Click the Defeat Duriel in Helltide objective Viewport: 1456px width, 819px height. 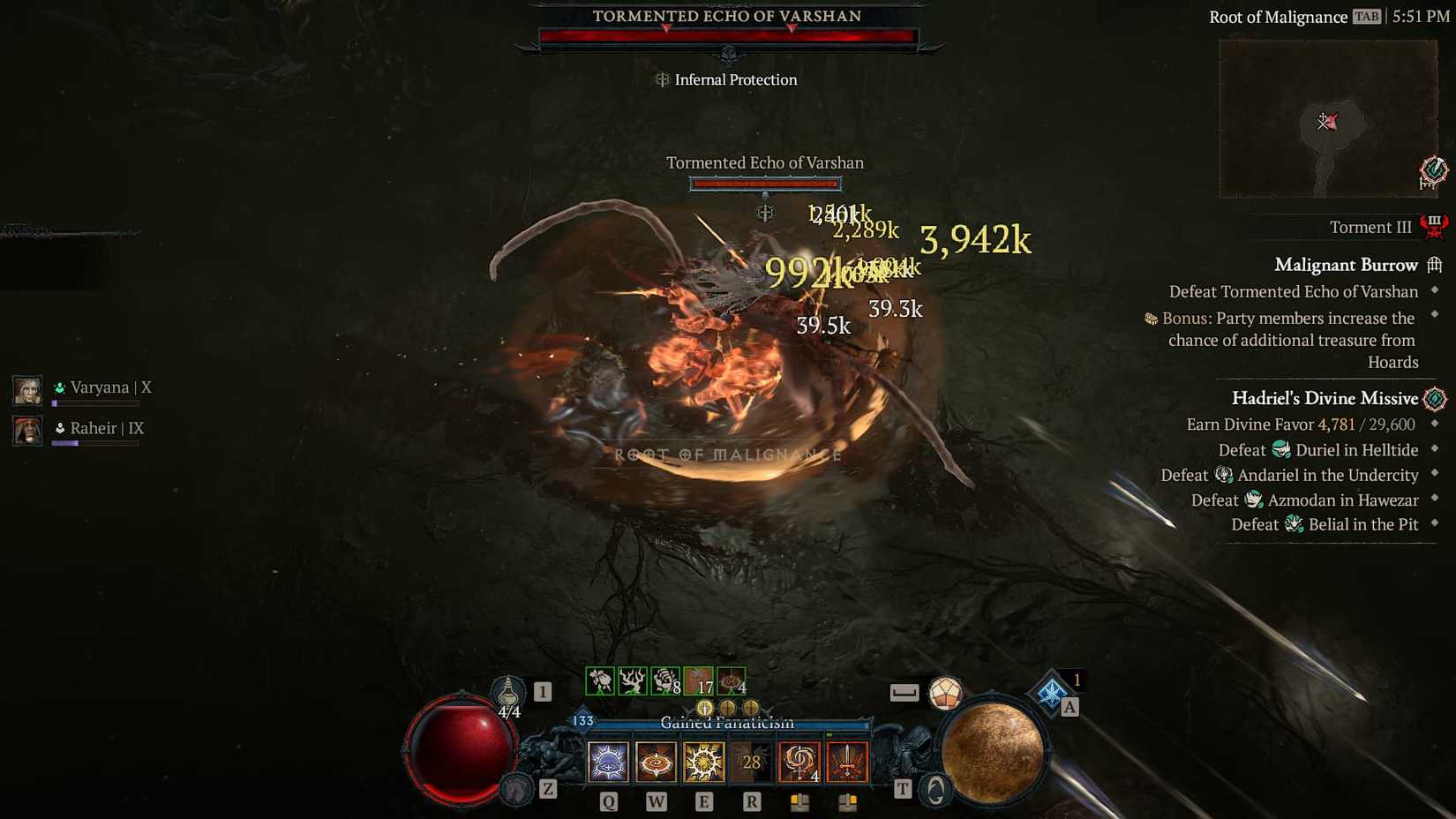tap(1318, 449)
